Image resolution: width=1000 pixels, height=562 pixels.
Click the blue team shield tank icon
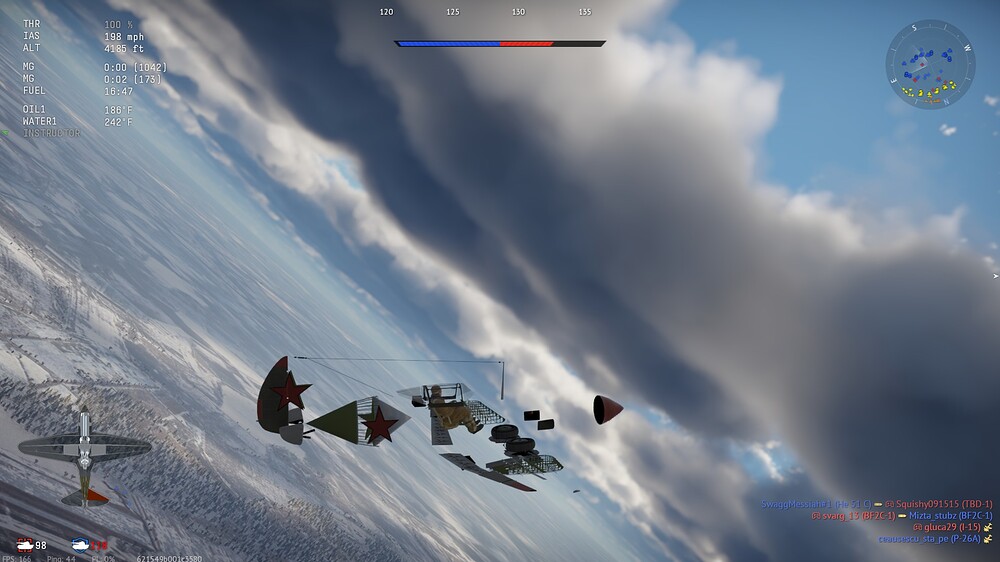click(82, 544)
